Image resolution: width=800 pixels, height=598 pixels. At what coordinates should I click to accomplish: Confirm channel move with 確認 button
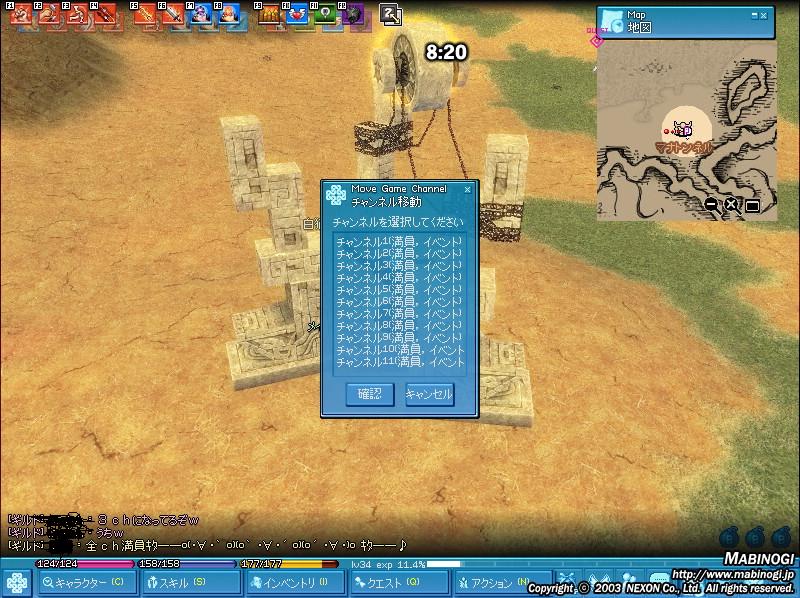click(x=370, y=394)
